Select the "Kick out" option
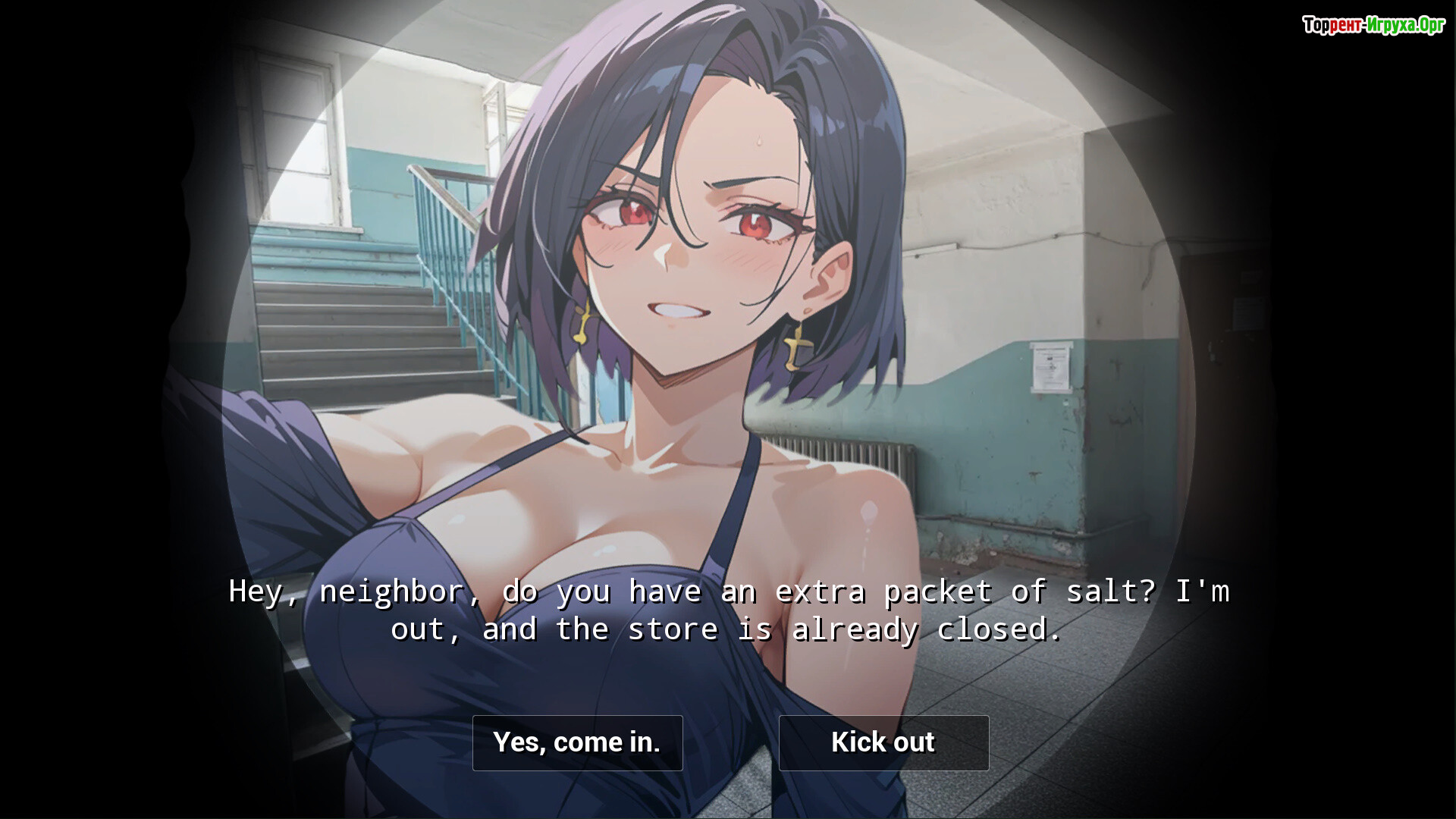Screen dimensions: 1456x819 (x=883, y=742)
